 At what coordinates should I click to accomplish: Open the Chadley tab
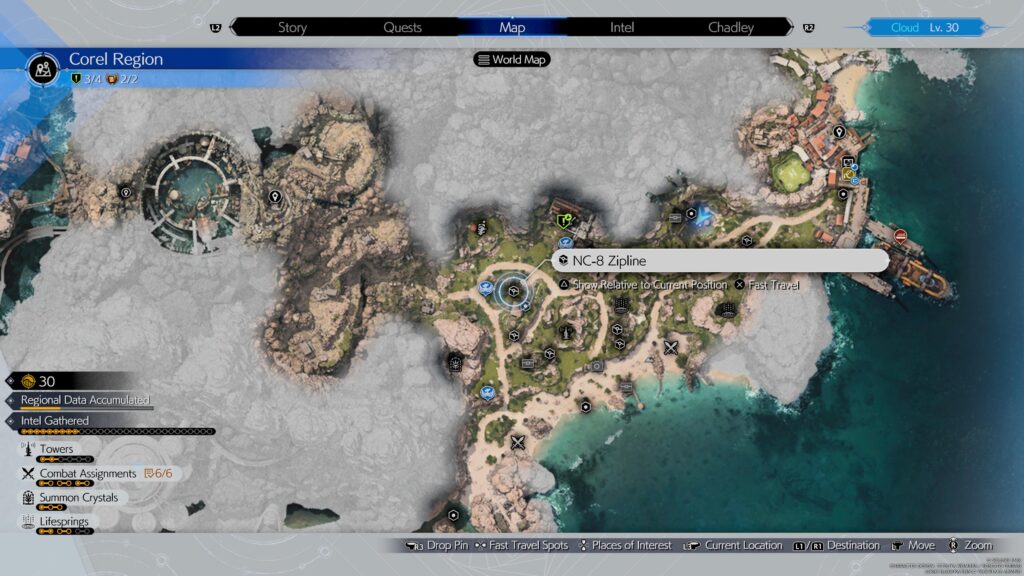[731, 27]
